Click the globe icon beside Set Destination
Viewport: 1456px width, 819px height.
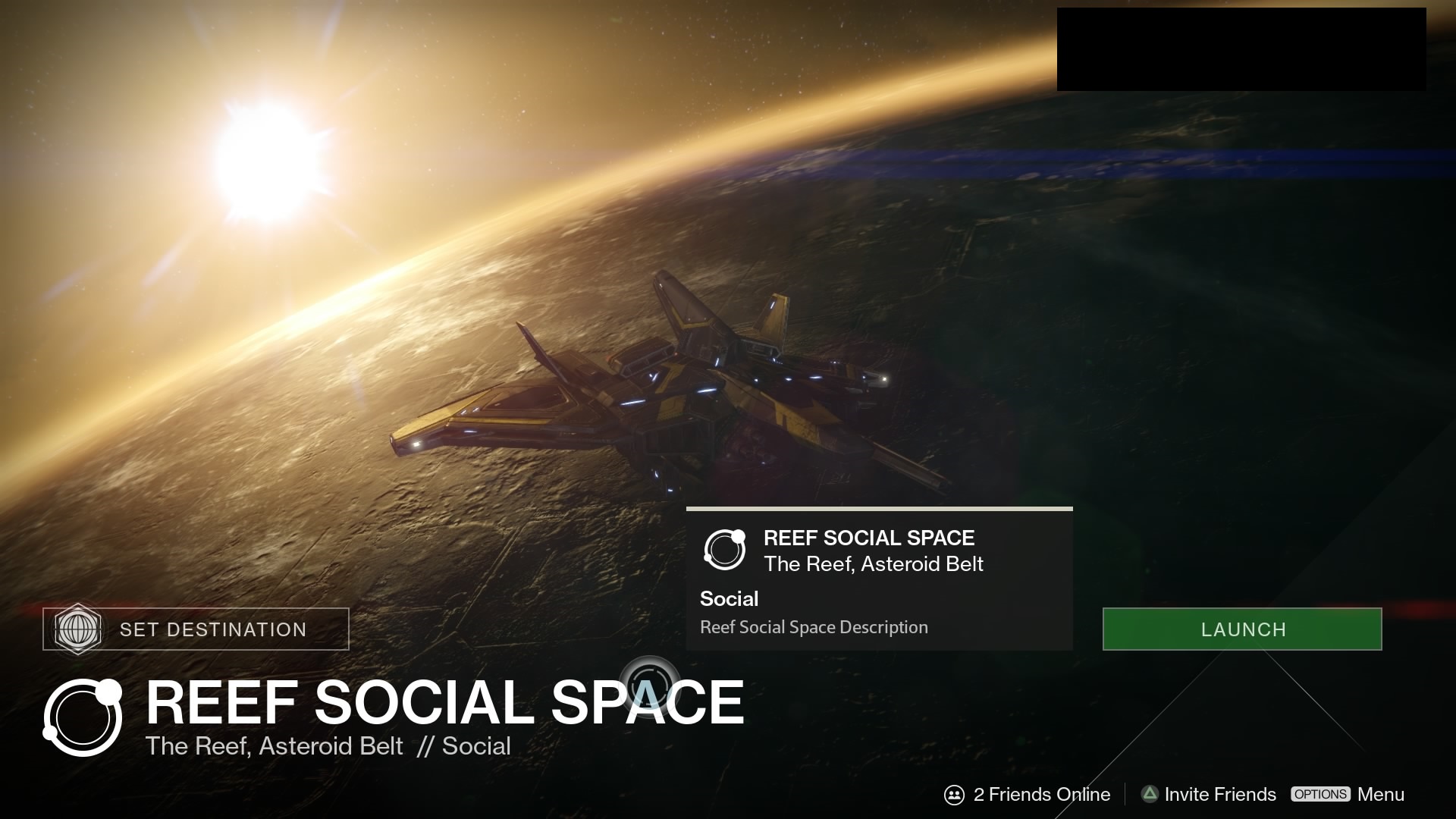coord(79,629)
